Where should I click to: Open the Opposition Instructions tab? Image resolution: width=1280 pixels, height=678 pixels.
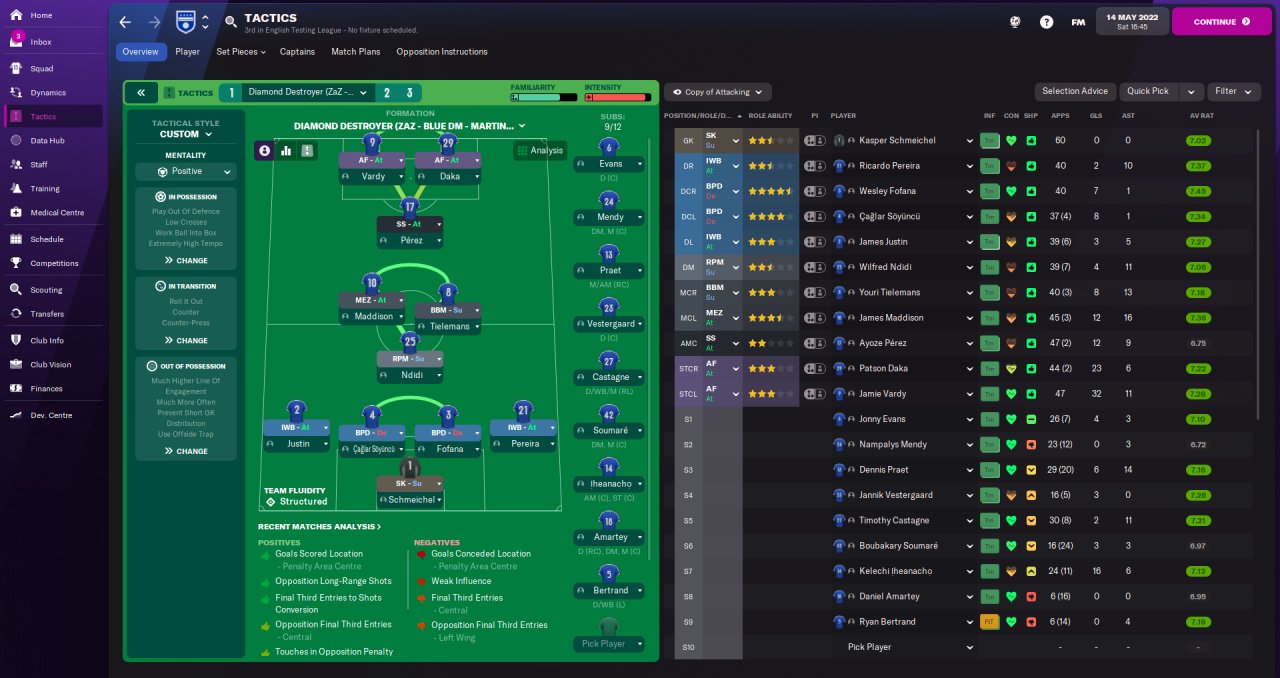click(441, 52)
